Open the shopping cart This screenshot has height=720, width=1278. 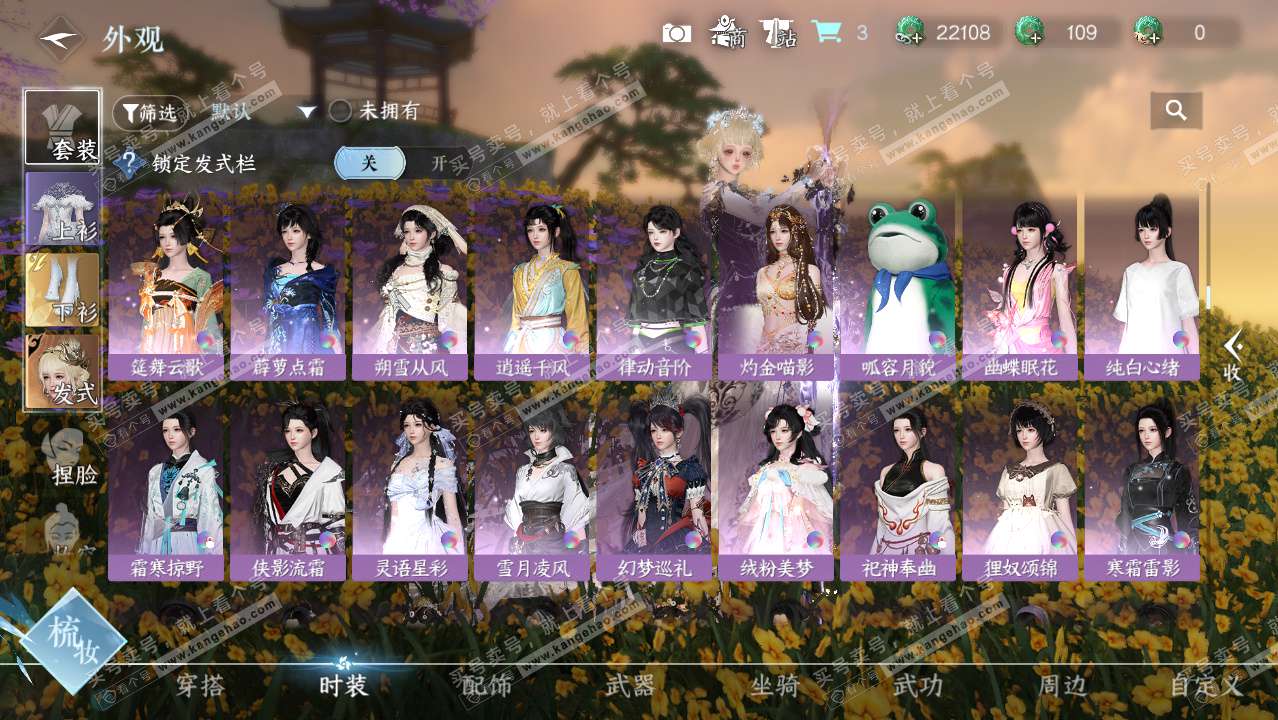(x=826, y=33)
